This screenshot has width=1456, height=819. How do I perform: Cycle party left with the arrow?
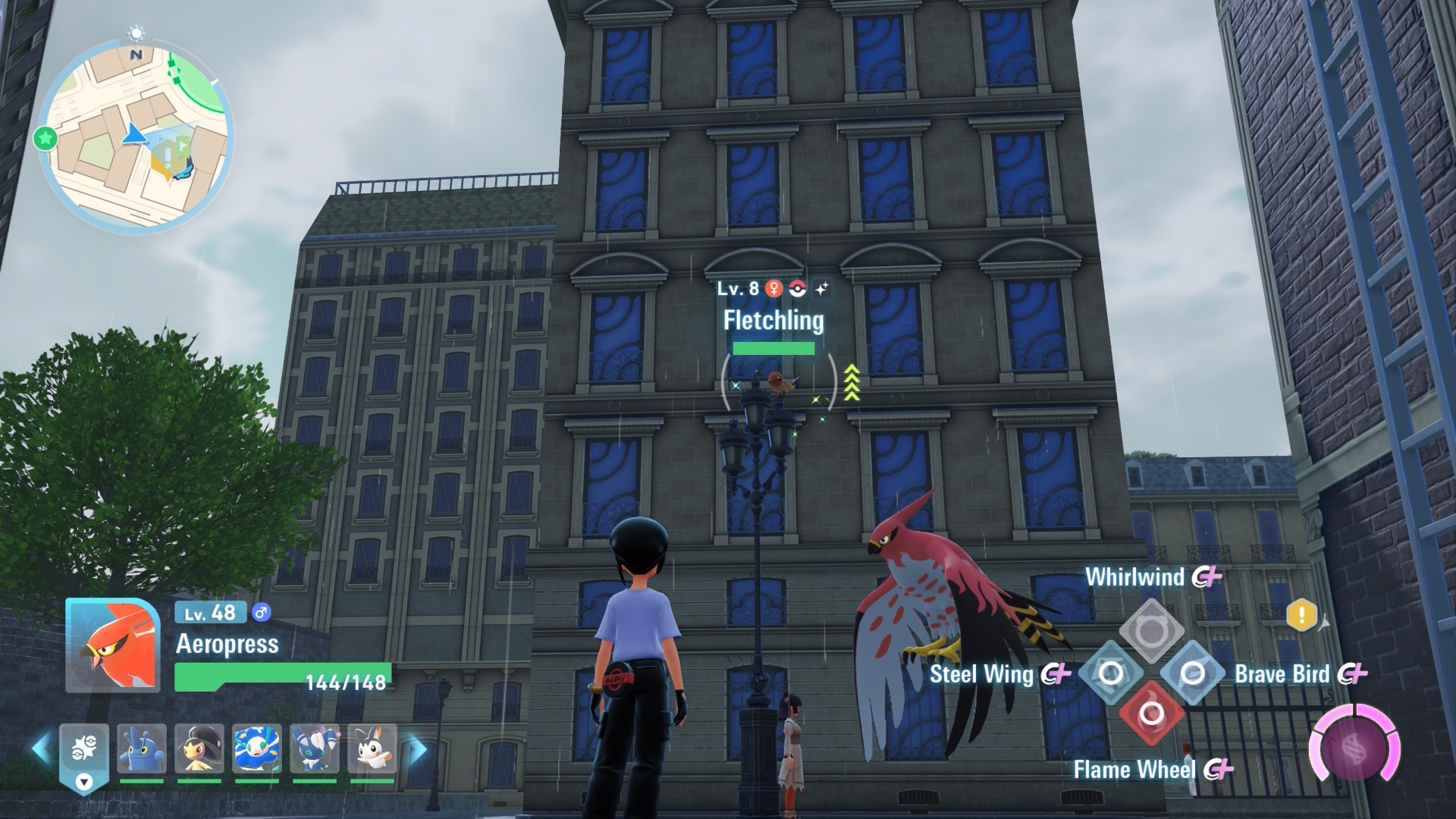point(41,748)
